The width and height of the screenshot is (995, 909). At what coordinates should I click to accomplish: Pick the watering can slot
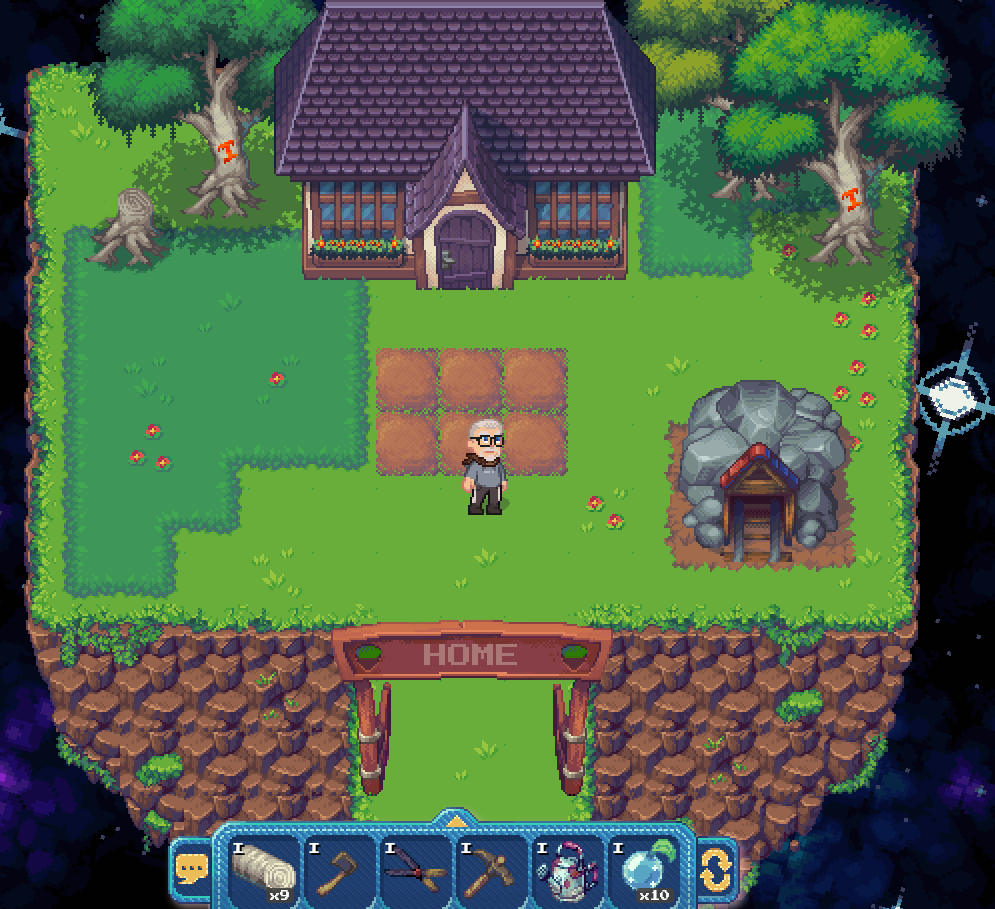click(x=567, y=869)
